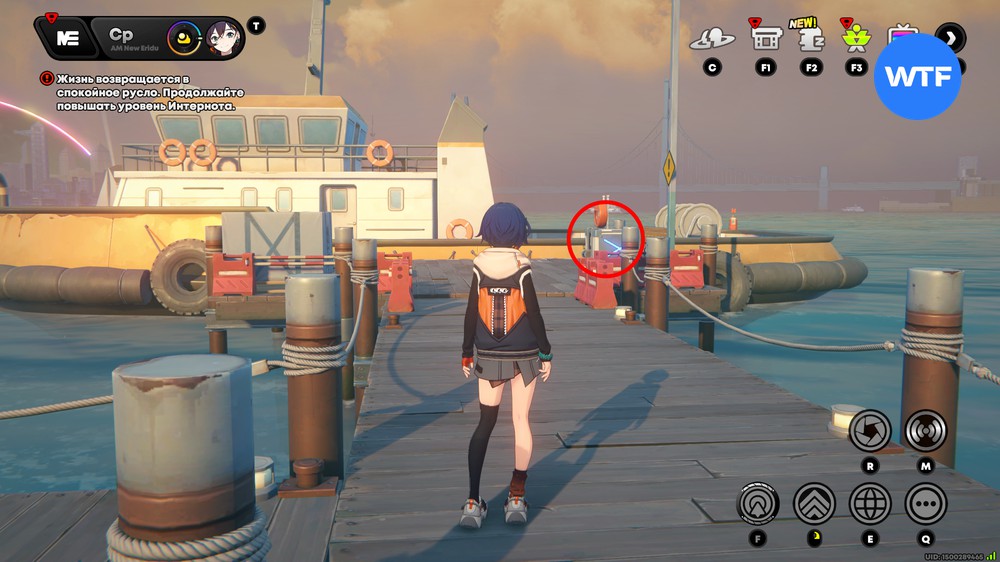Viewport: 1000px width, 562px height.
Task: Open the ringed planet icon
Action: (x=712, y=39)
